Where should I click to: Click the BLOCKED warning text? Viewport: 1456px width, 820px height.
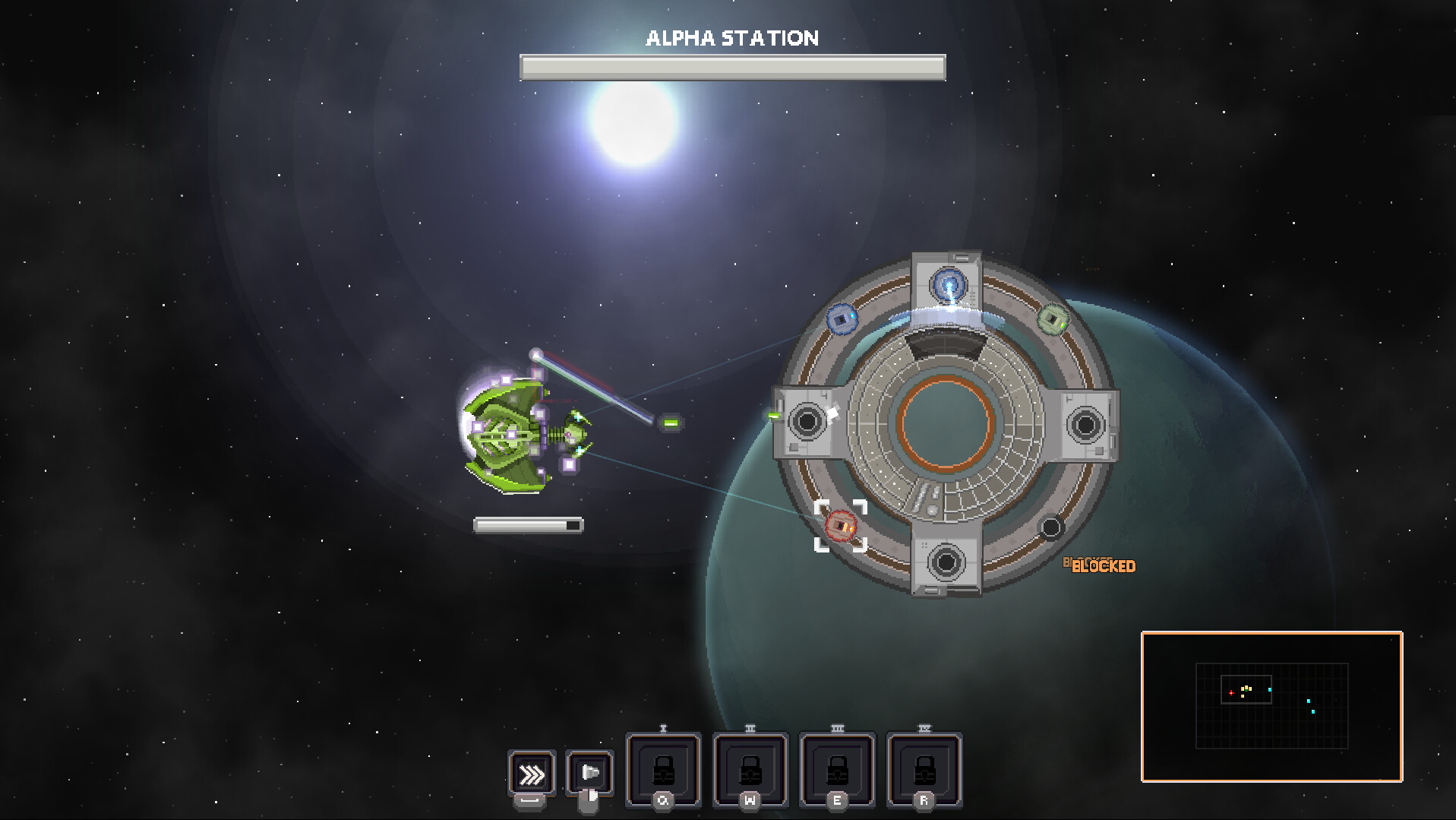[x=1103, y=565]
